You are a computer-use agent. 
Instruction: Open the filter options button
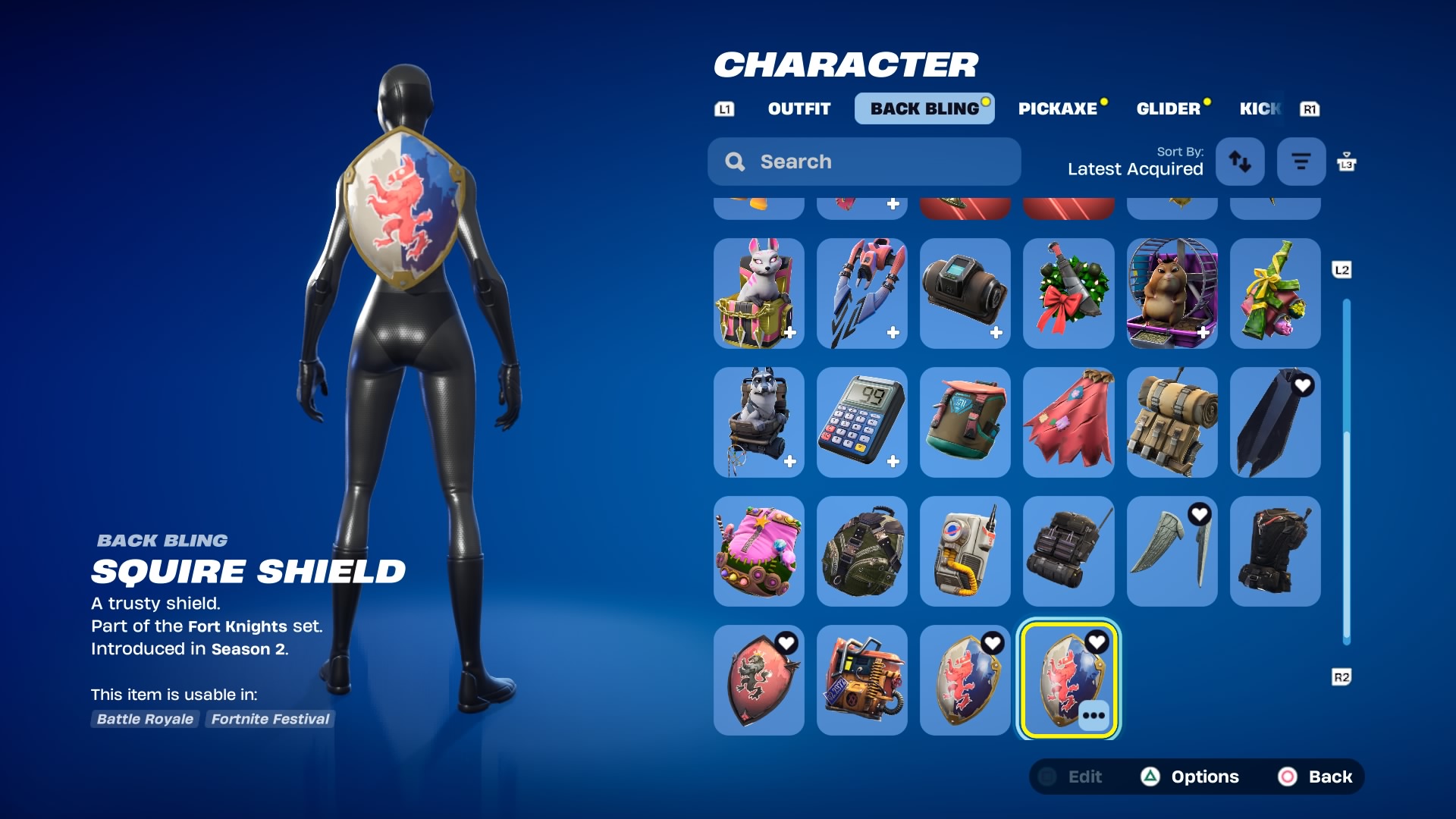(1301, 162)
